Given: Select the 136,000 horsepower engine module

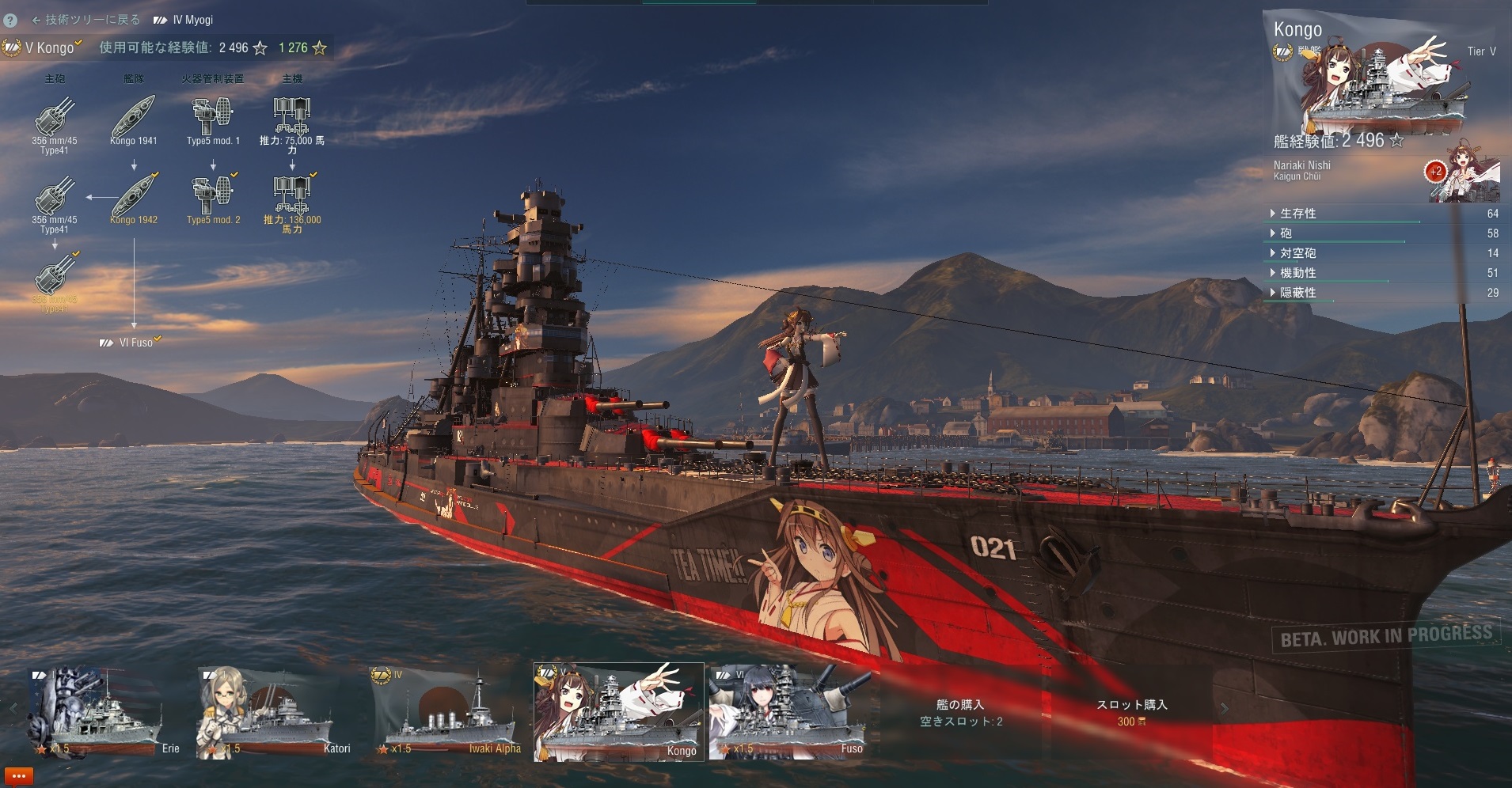Looking at the screenshot, I should tap(291, 198).
